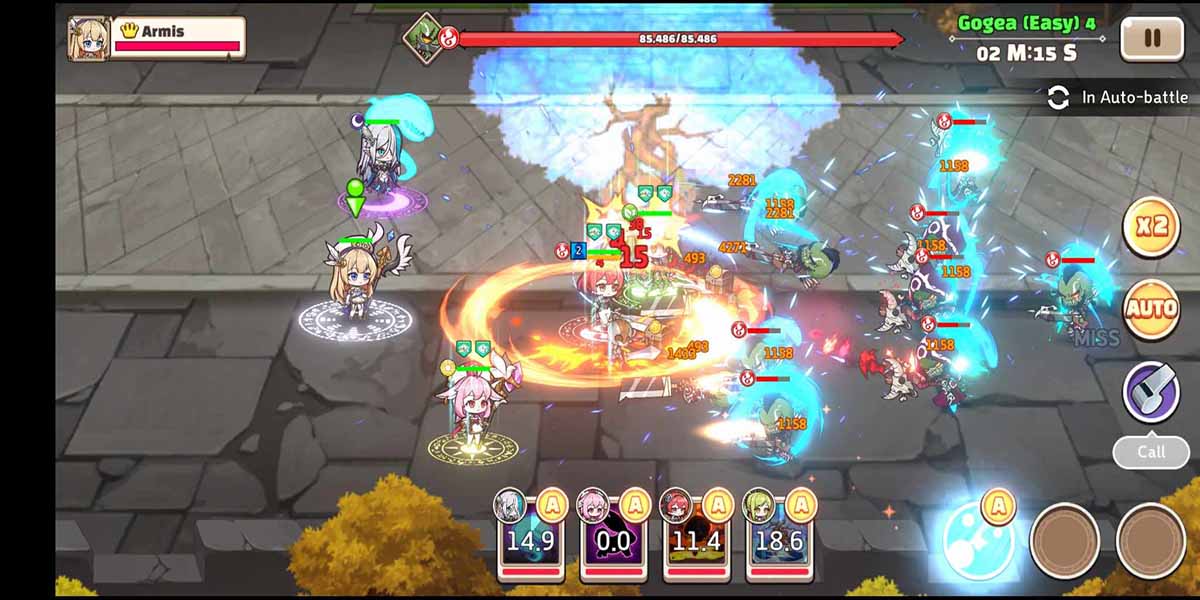Viewport: 1200px width, 600px height.
Task: Pause the battle
Action: tap(1151, 38)
